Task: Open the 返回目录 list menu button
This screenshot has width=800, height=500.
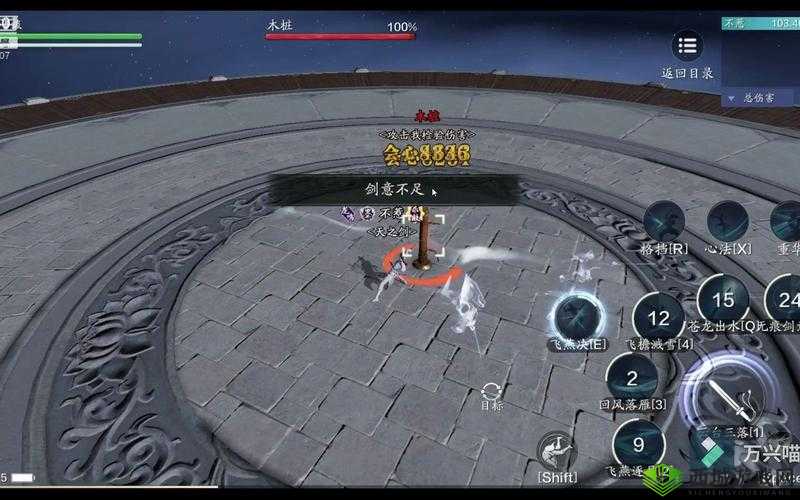Action: [686, 46]
